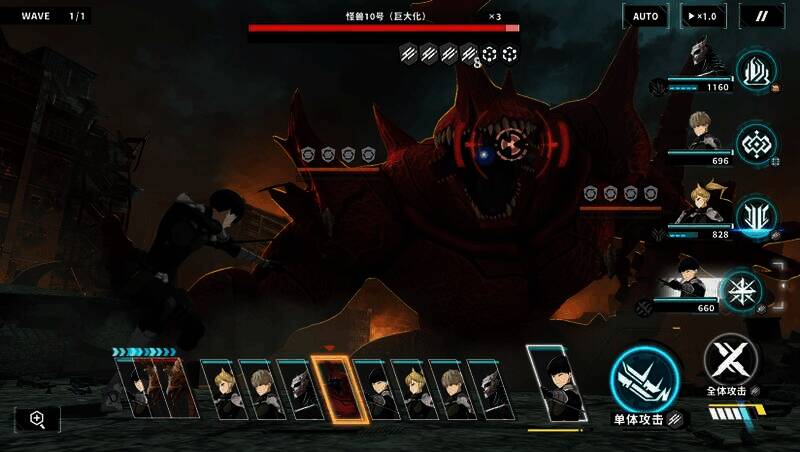Use the 单体攻击 single-target attack
The image size is (800, 452).
645,382
